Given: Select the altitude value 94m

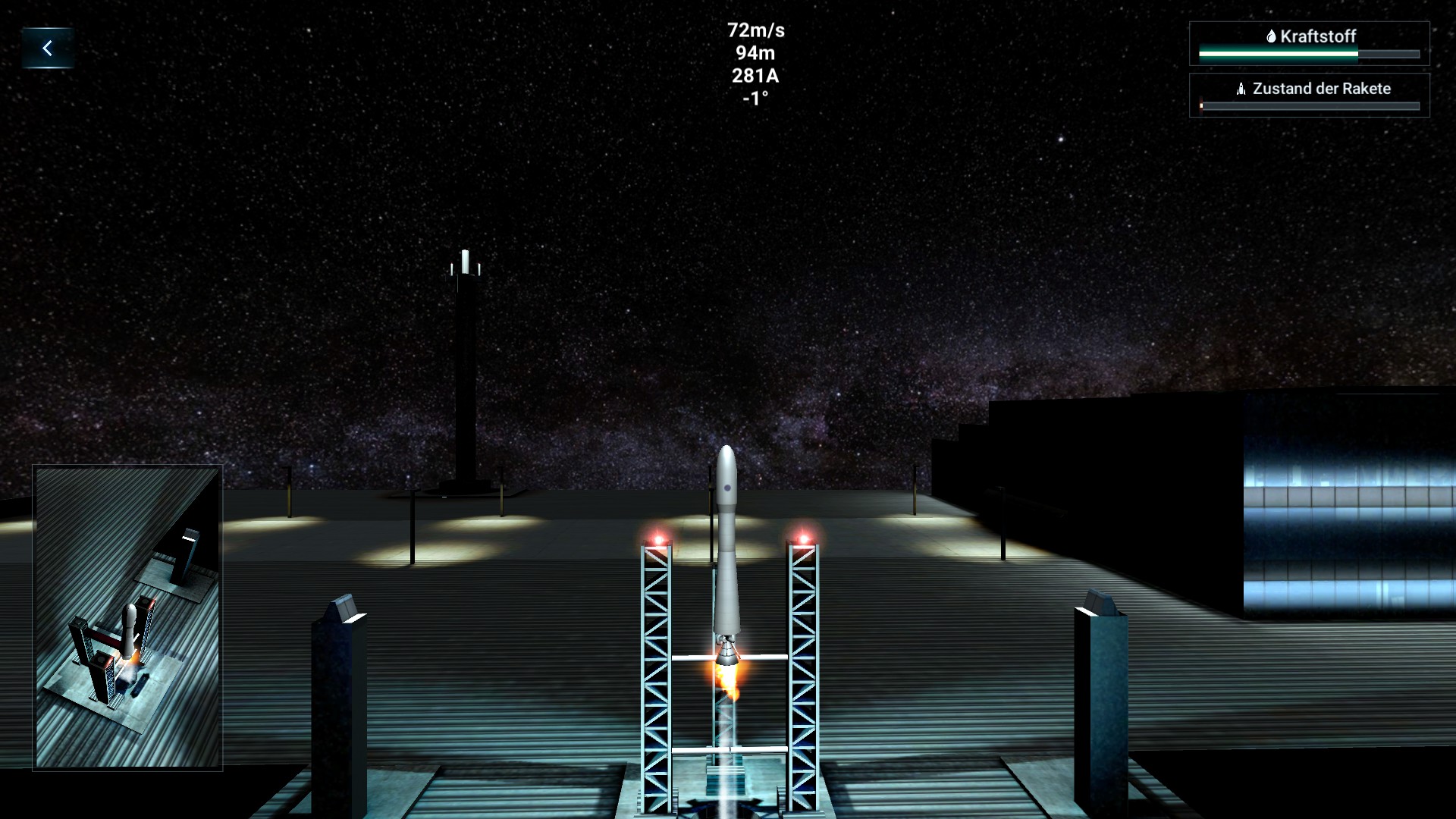Looking at the screenshot, I should point(756,53).
